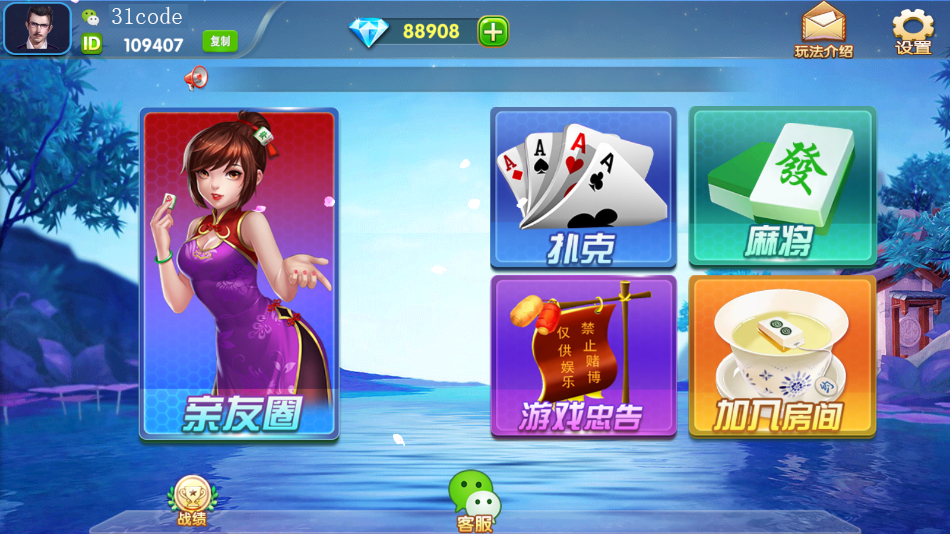Screen dimensions: 950x534
Task: Show the 玩法介绍 gameplay introduction
Action: click(x=823, y=30)
